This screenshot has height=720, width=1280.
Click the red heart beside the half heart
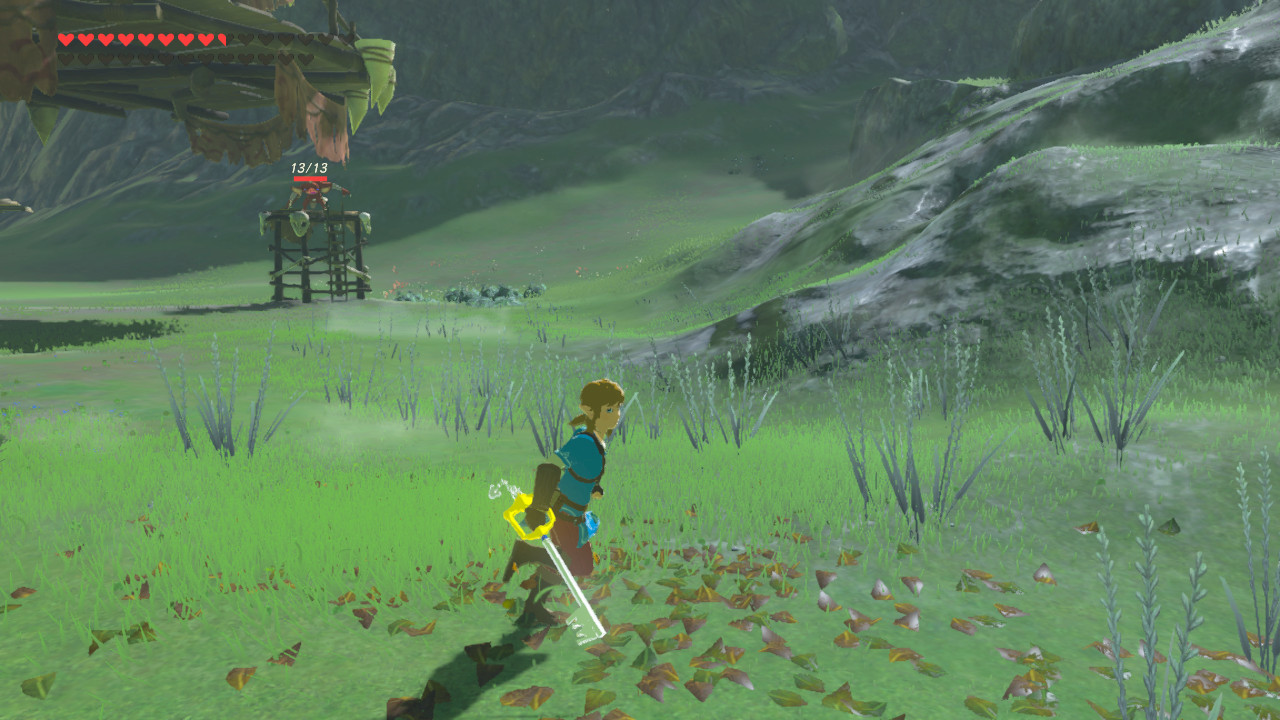click(x=204, y=40)
